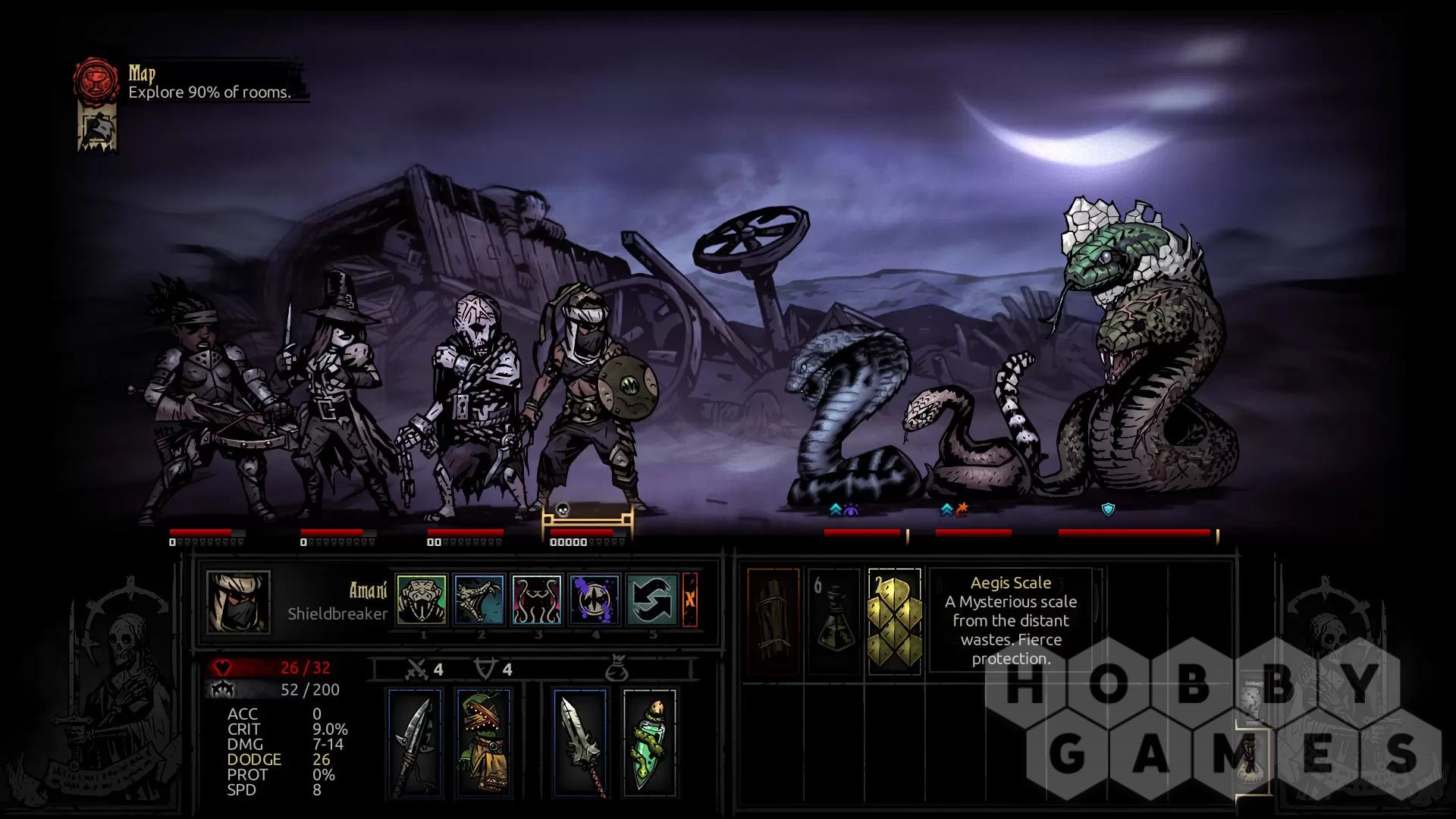The height and width of the screenshot is (819, 1456).
Task: Inspect the equipped spear weapon slot
Action: pyautogui.click(x=414, y=743)
